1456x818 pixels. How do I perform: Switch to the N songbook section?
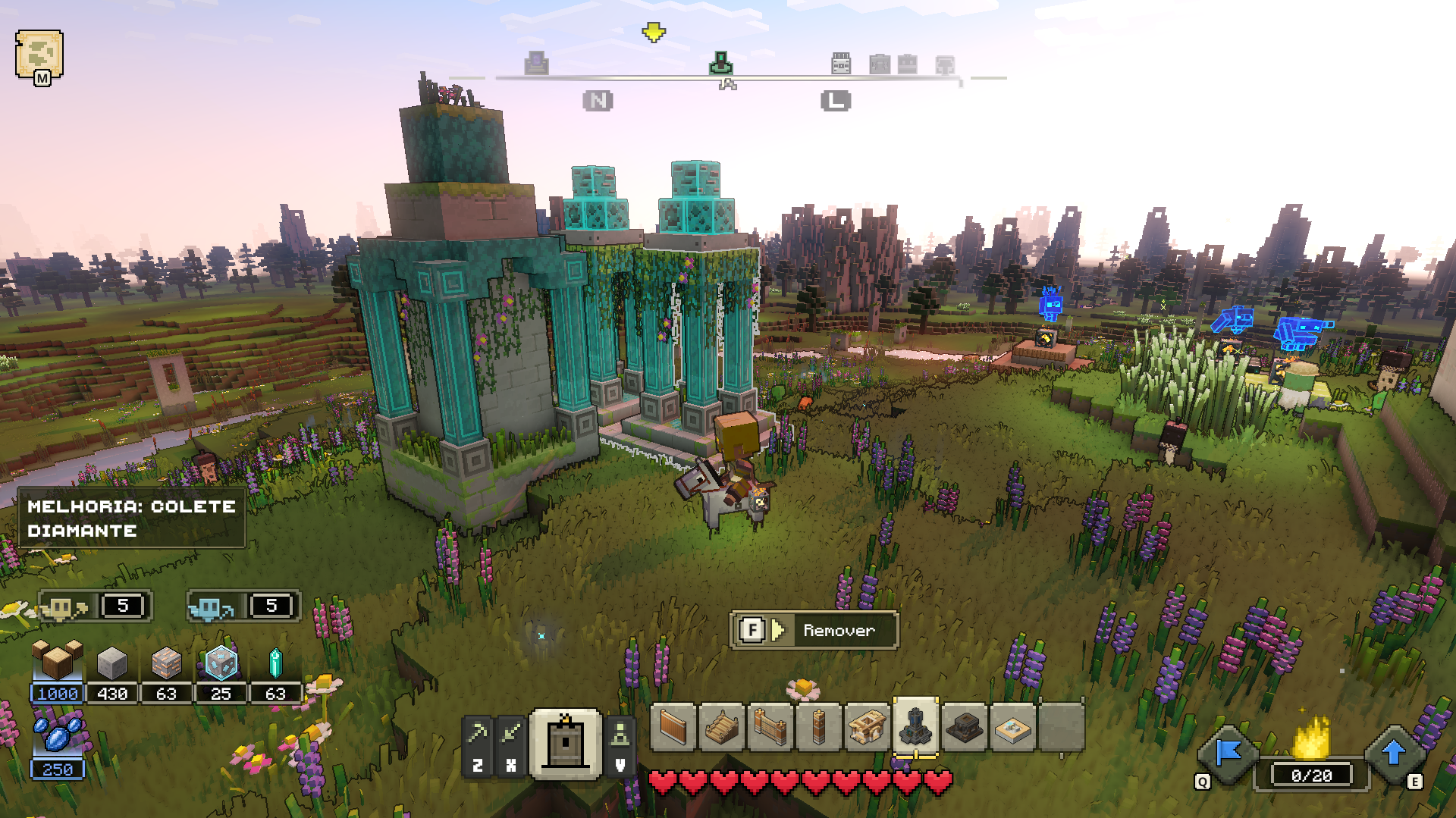[598, 99]
